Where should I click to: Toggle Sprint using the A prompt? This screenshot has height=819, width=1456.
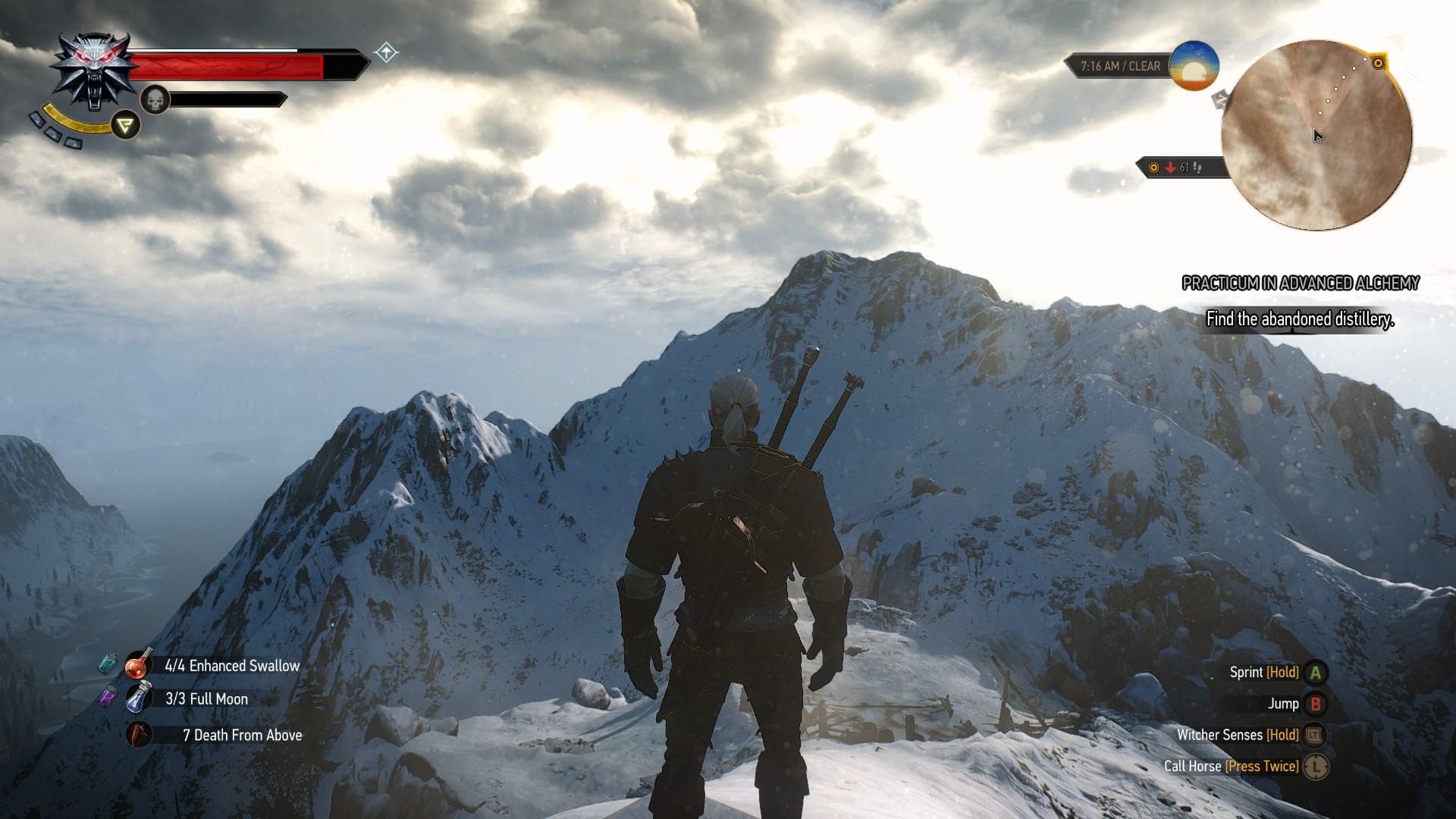(x=1316, y=672)
